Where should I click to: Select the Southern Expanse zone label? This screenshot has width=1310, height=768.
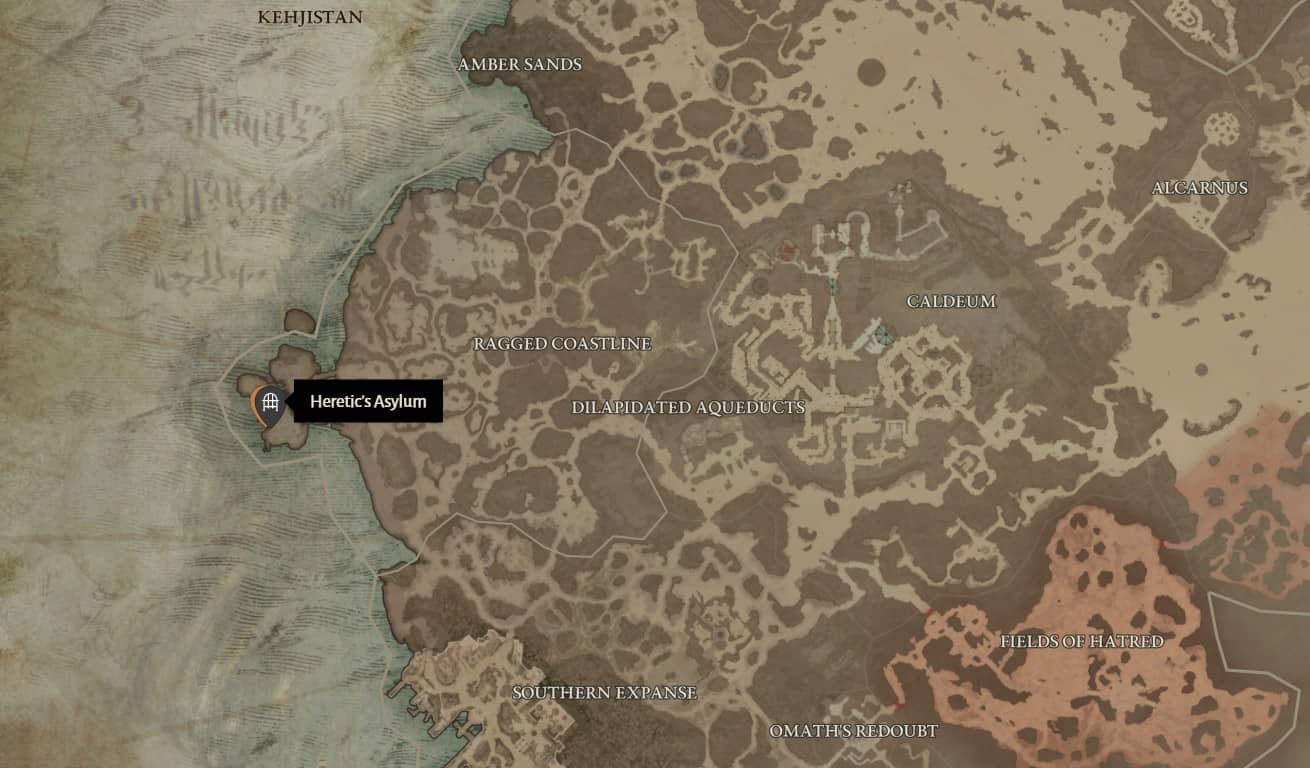click(x=604, y=691)
